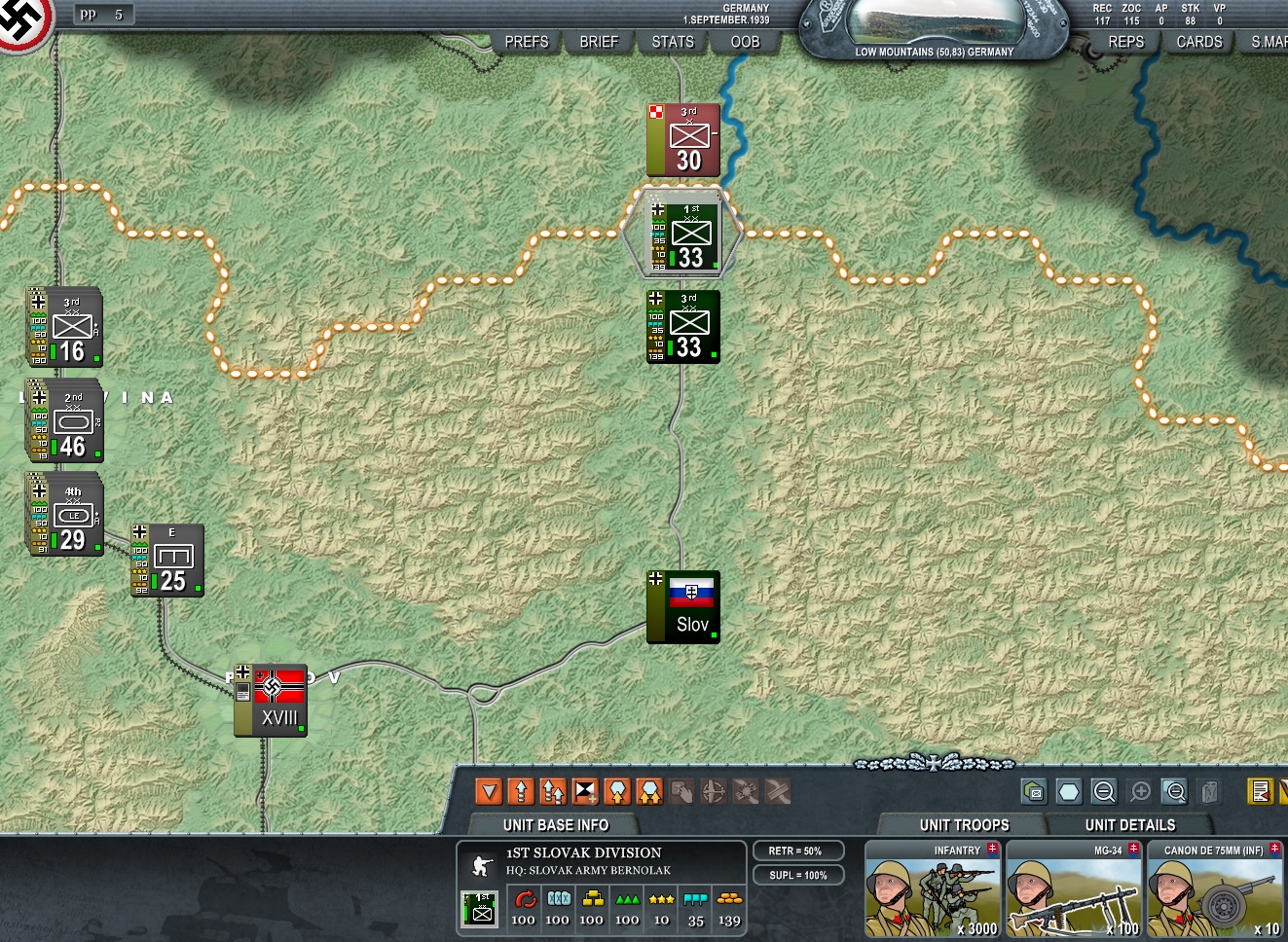Click the flag with green plus button
1288x942 pixels.
[x=585, y=792]
